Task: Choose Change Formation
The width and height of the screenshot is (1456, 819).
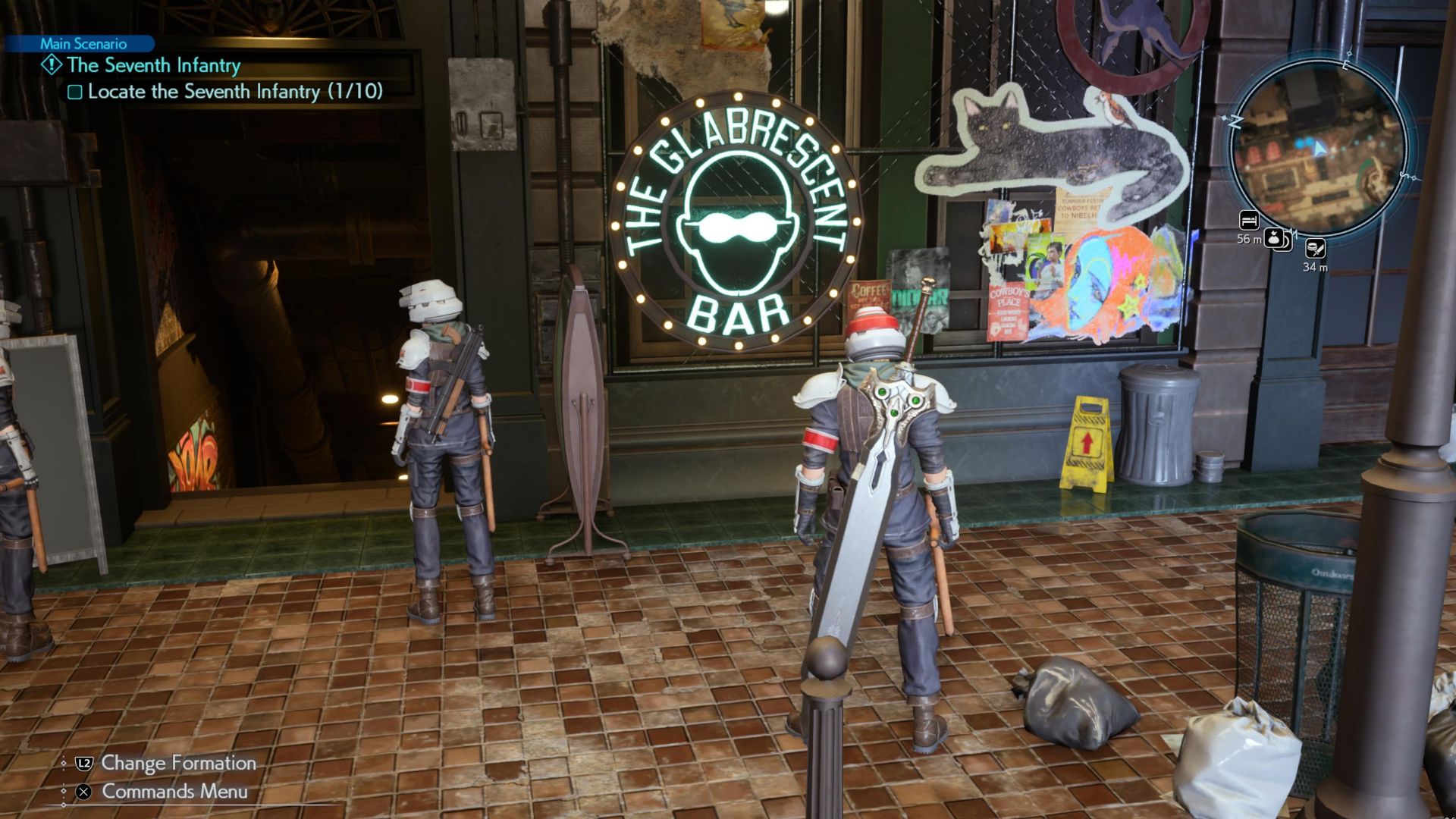Action: tap(178, 763)
